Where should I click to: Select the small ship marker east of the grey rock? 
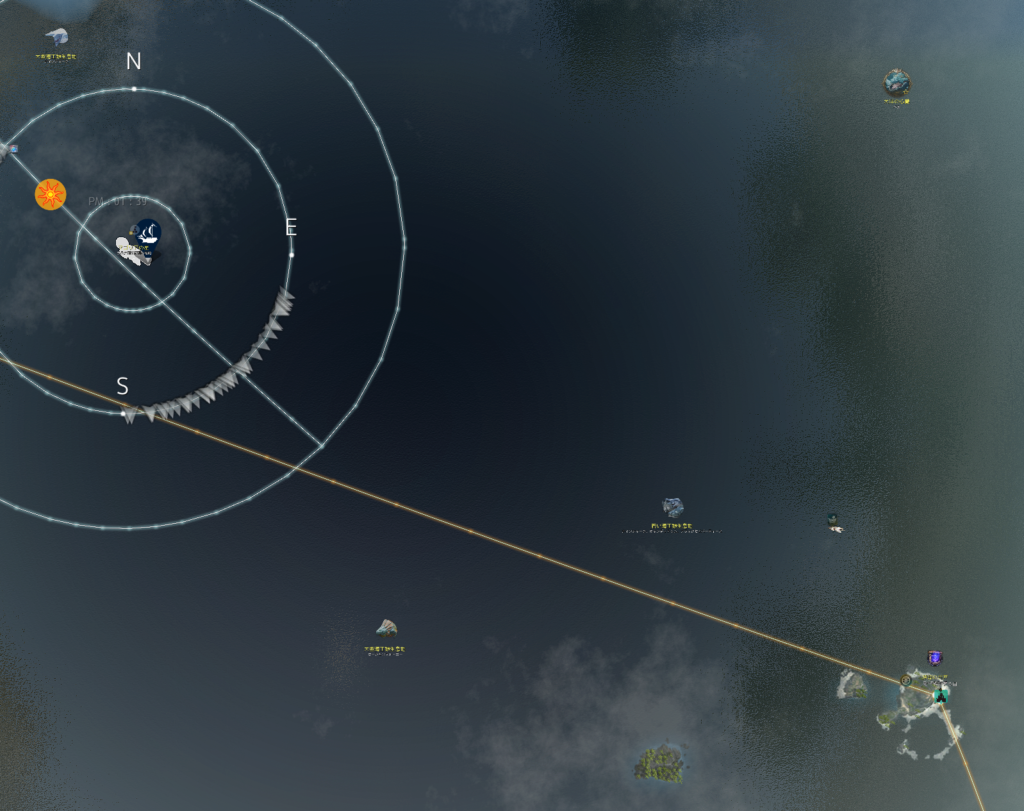pyautogui.click(x=833, y=522)
